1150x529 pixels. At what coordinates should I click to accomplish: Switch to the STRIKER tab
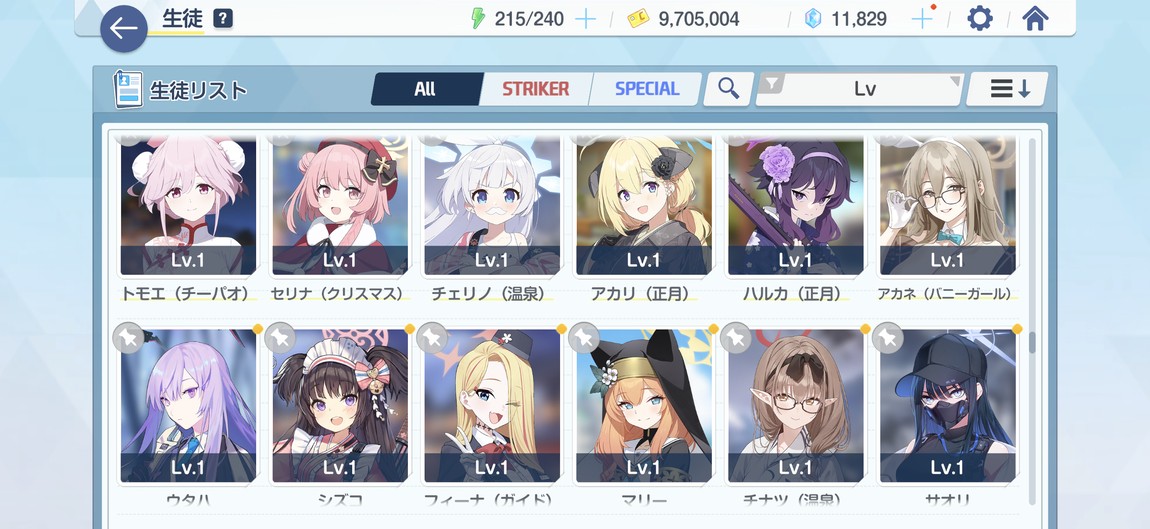point(535,89)
